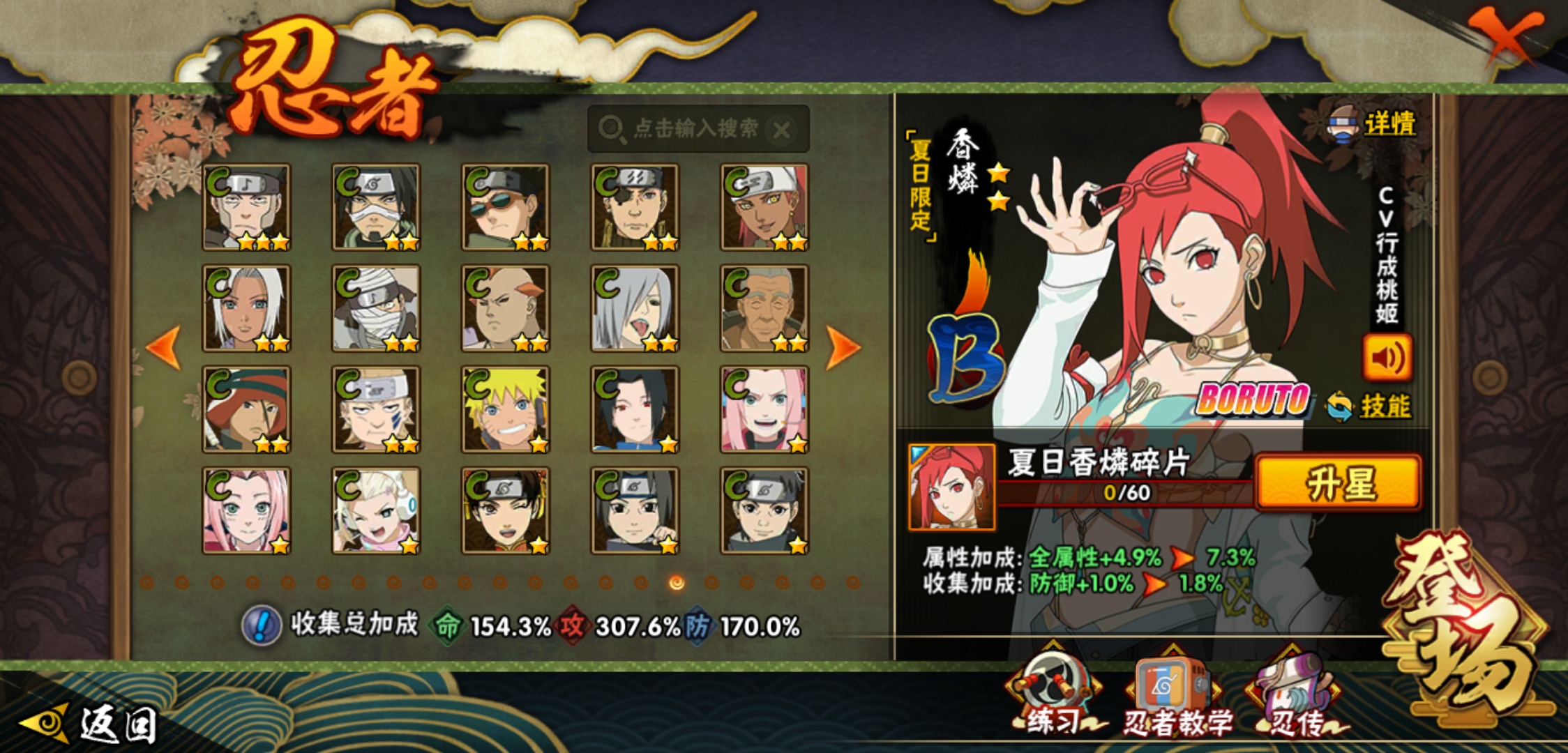The height and width of the screenshot is (753, 1568).
Task: Select the blond Naruto portrait
Action: tap(505, 409)
